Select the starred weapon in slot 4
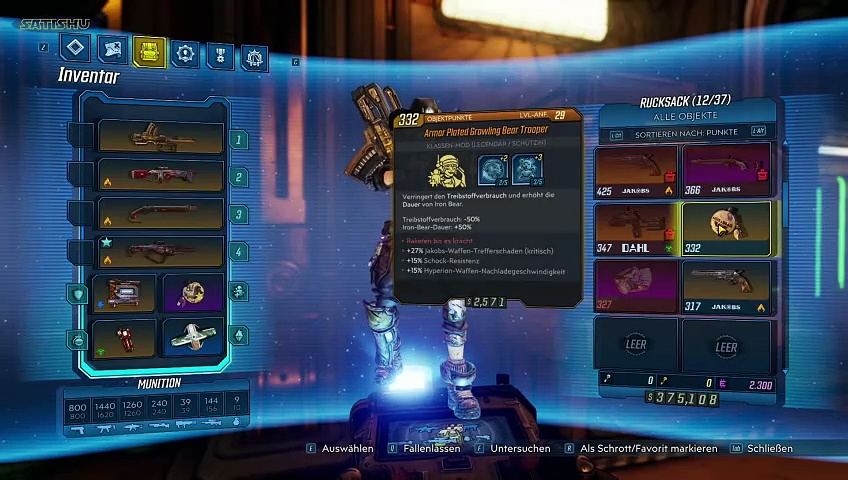This screenshot has height=480, width=848. point(160,250)
